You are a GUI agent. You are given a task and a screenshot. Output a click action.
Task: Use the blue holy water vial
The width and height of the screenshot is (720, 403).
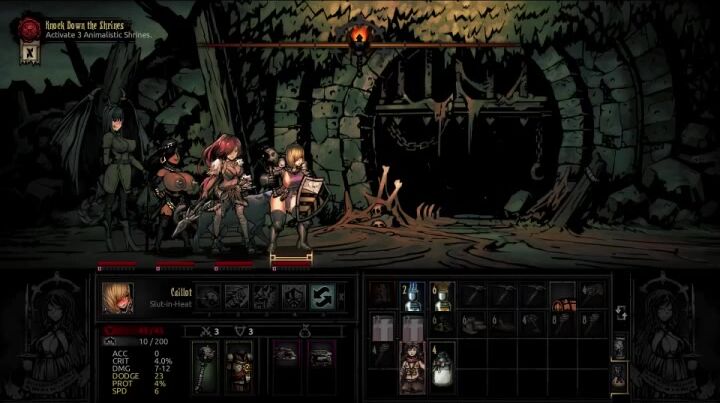[413, 294]
